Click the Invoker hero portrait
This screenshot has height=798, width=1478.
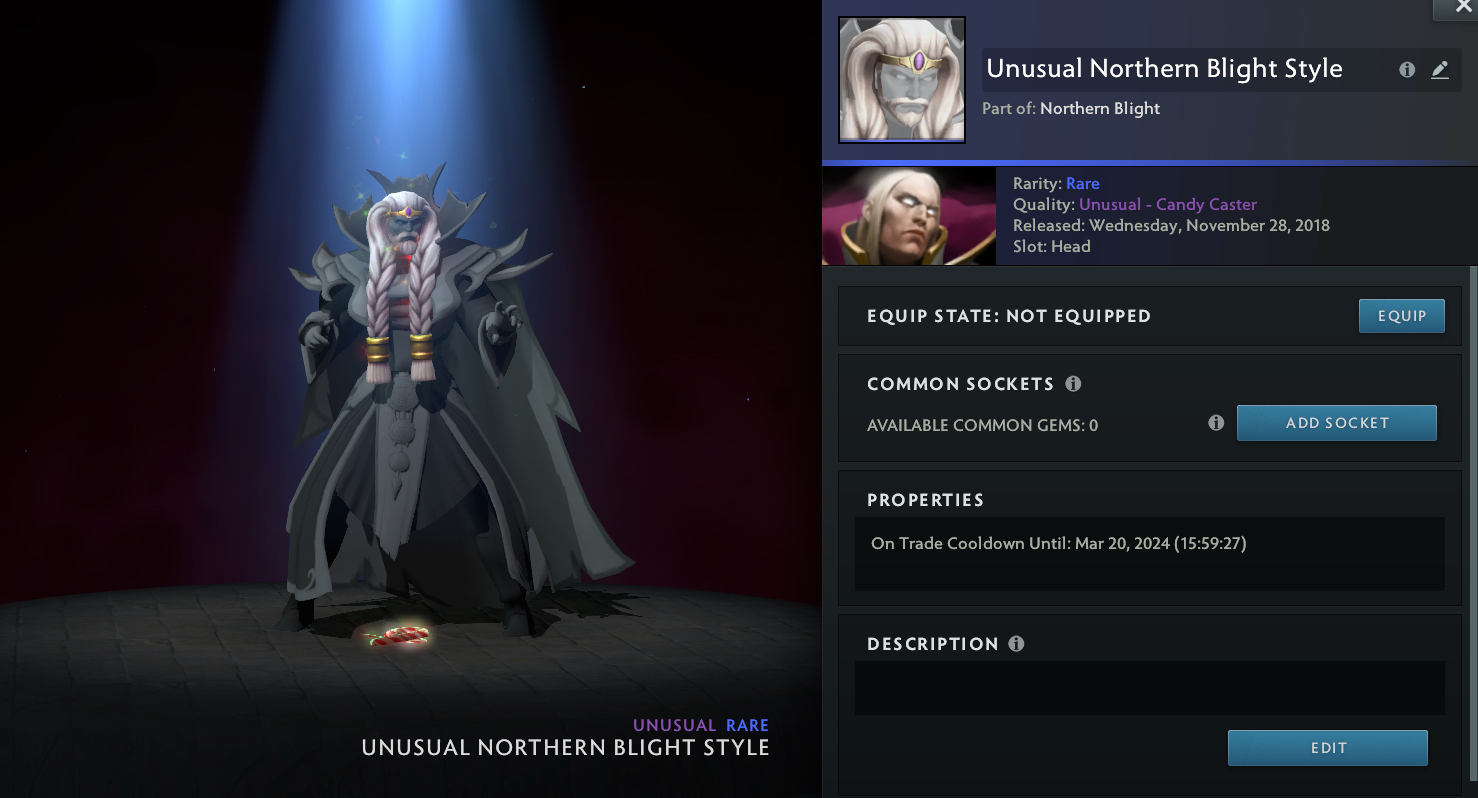pyautogui.click(x=908, y=216)
